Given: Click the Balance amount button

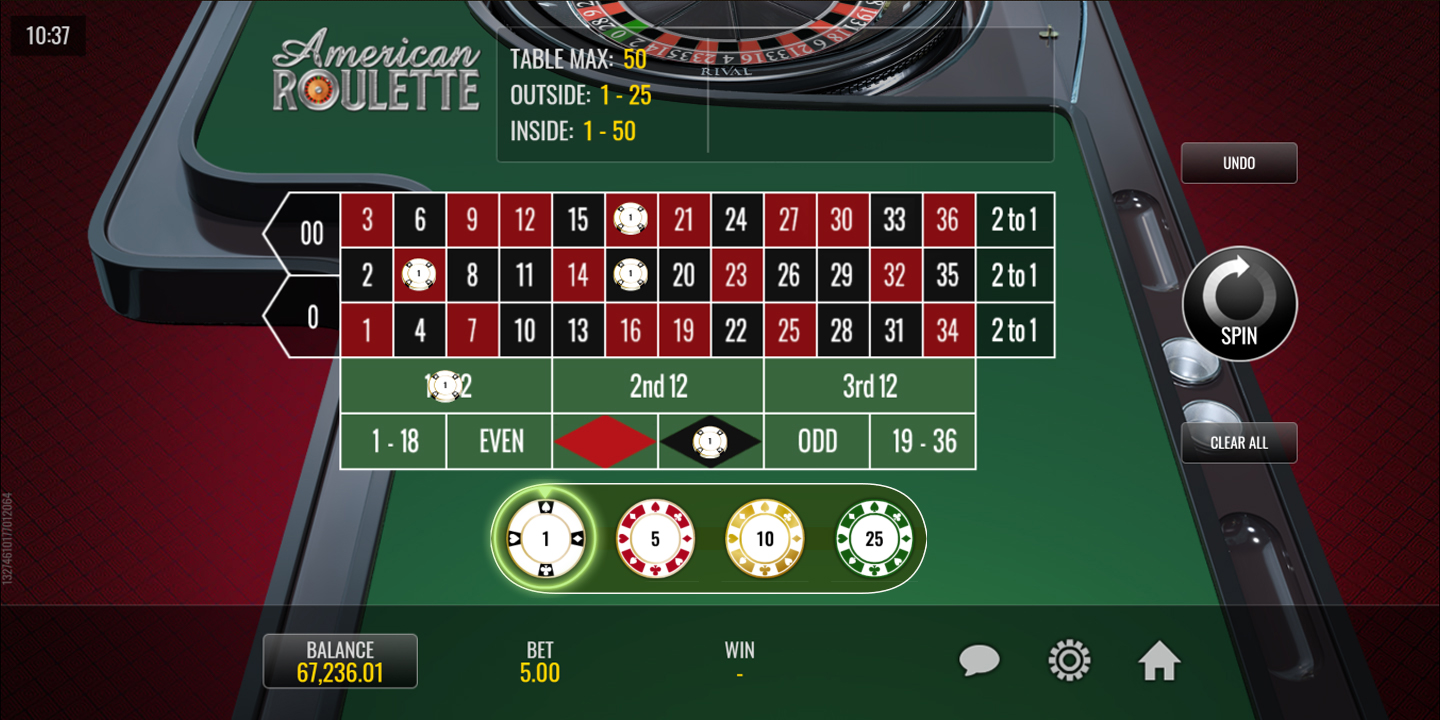Looking at the screenshot, I should point(340,661).
